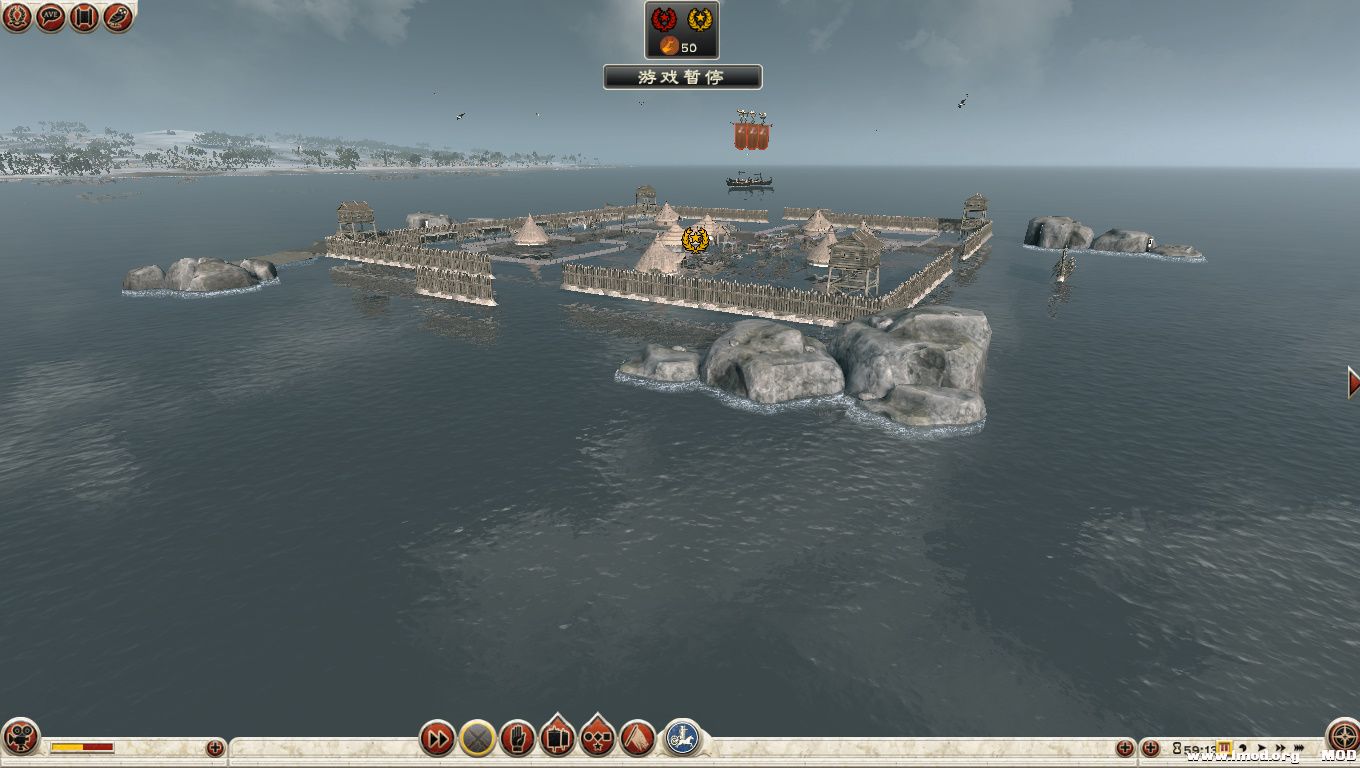The image size is (1360, 768).
Task: Expand the side panel red arrow
Action: [x=1353, y=382]
